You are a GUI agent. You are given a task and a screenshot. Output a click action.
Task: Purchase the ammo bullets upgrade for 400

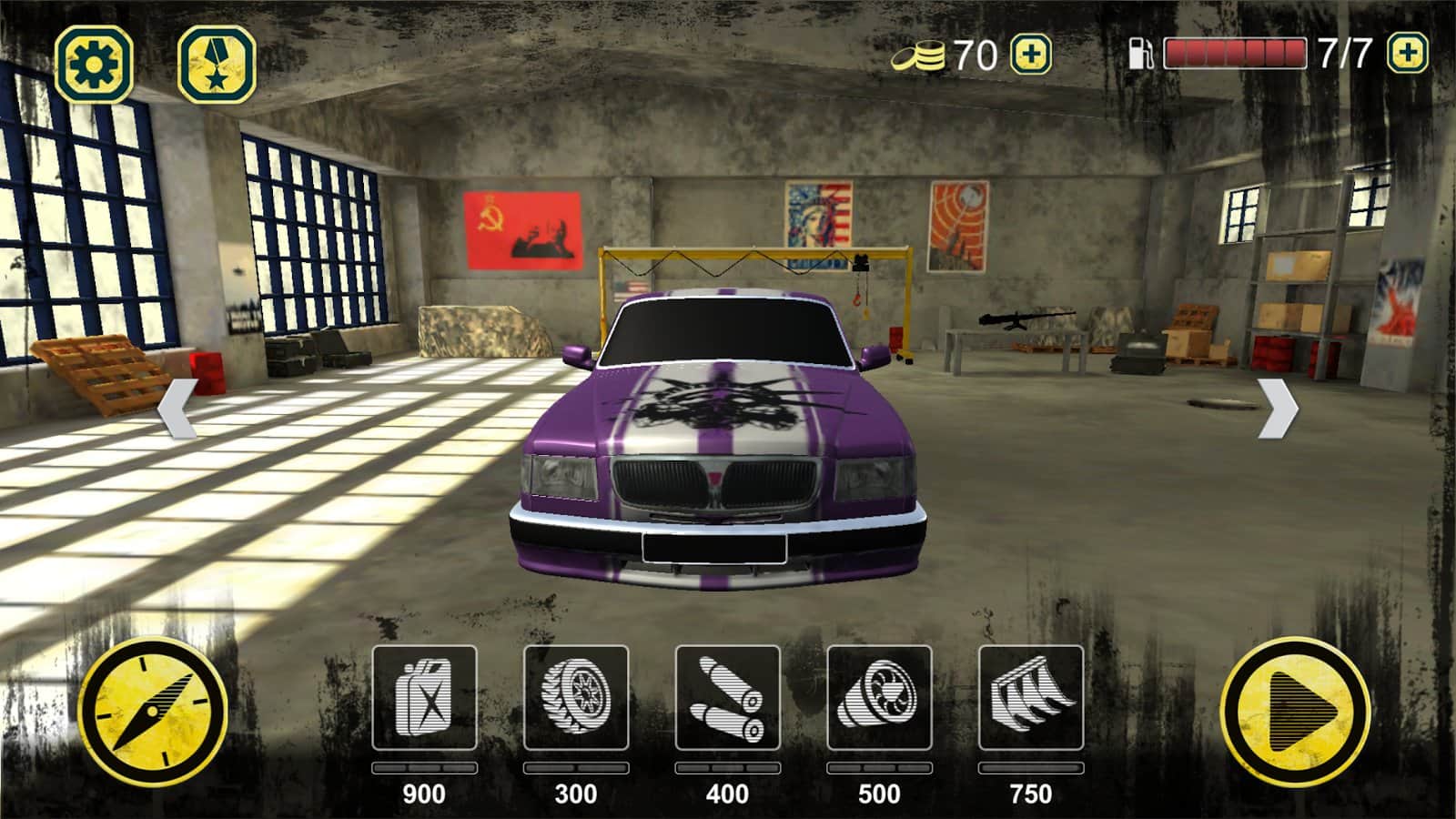coord(727,698)
